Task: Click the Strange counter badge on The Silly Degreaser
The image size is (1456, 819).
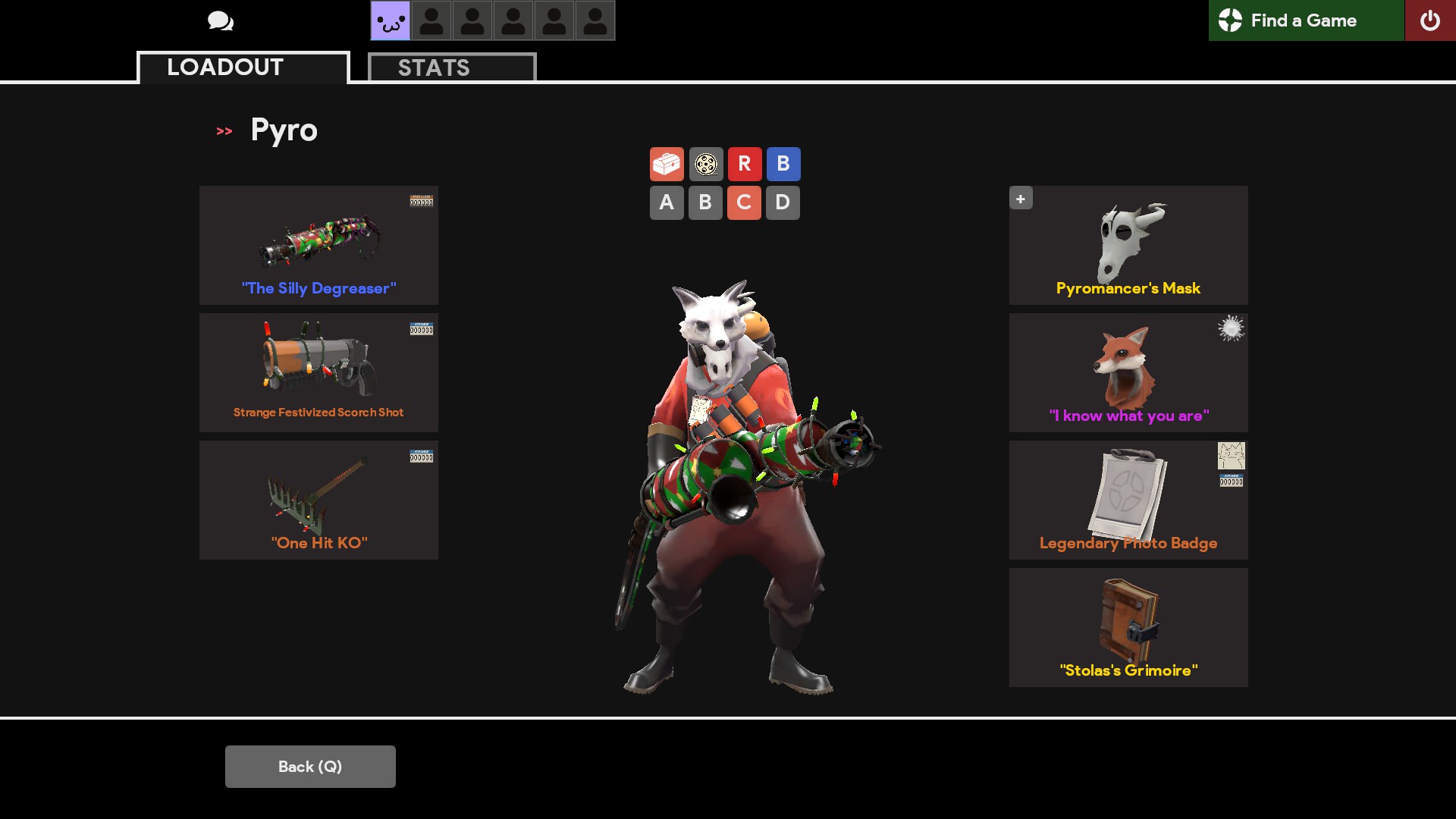Action: tap(422, 200)
